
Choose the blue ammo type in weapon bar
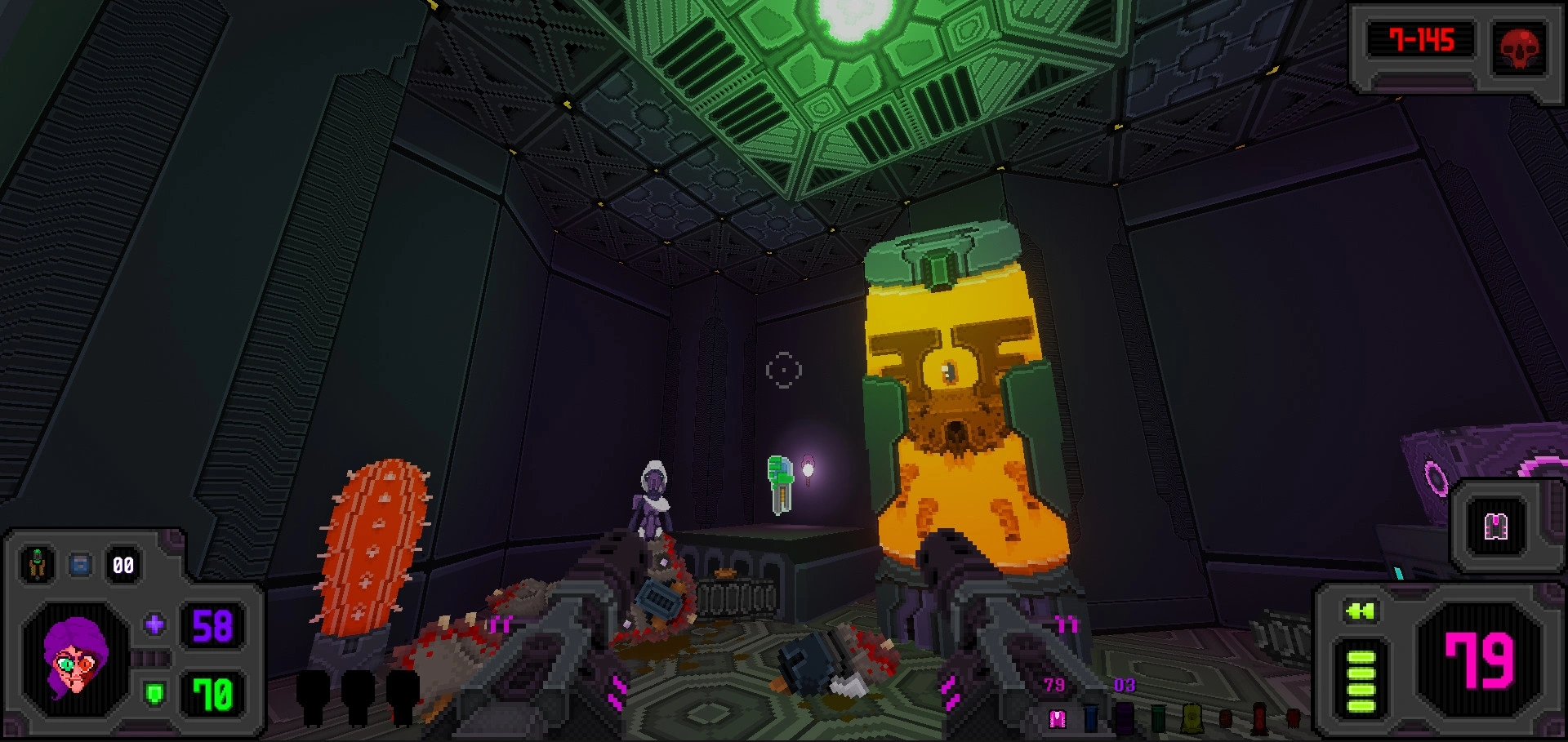[x=1091, y=718]
